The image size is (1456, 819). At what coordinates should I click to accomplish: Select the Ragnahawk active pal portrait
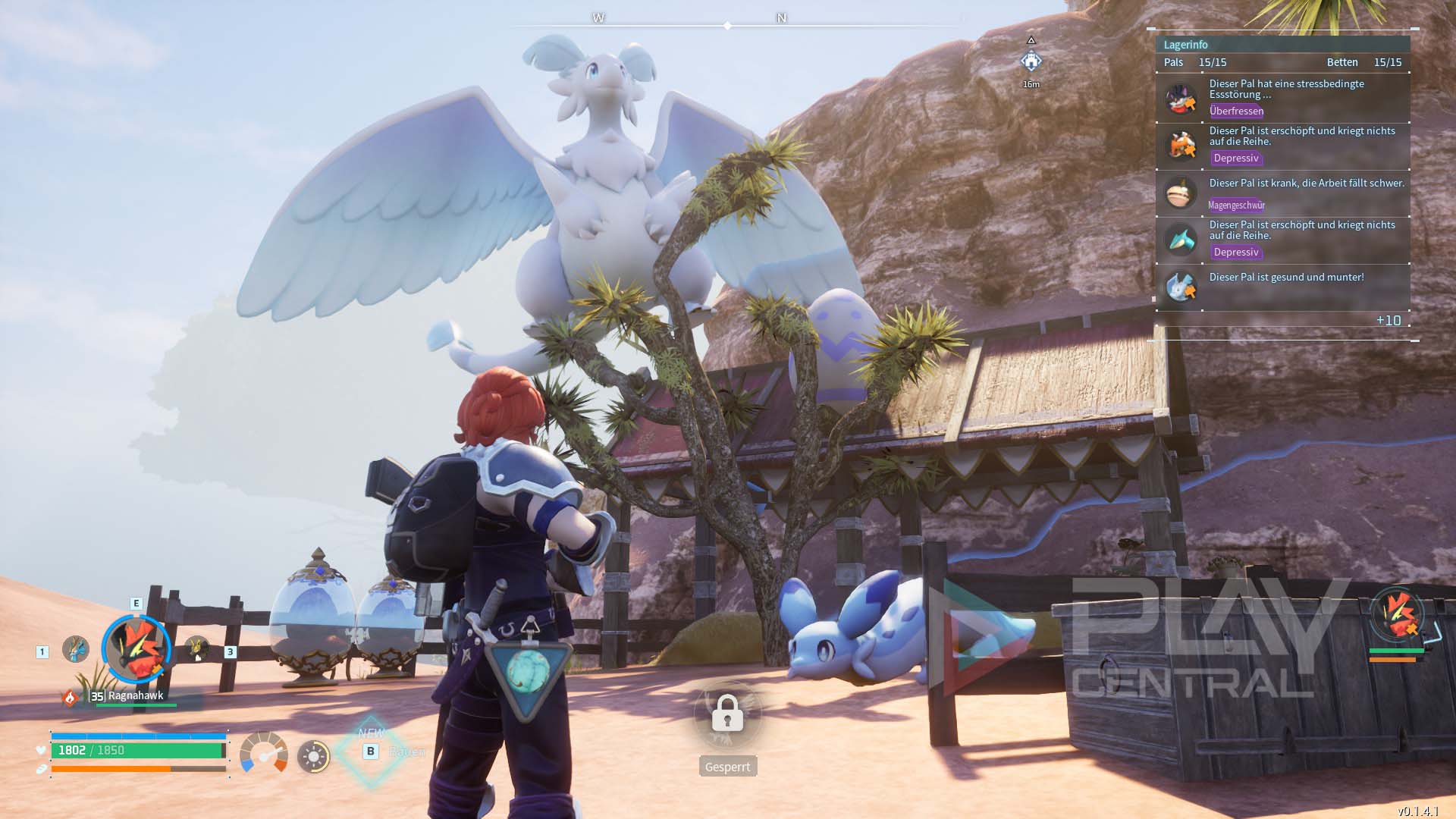(x=137, y=649)
